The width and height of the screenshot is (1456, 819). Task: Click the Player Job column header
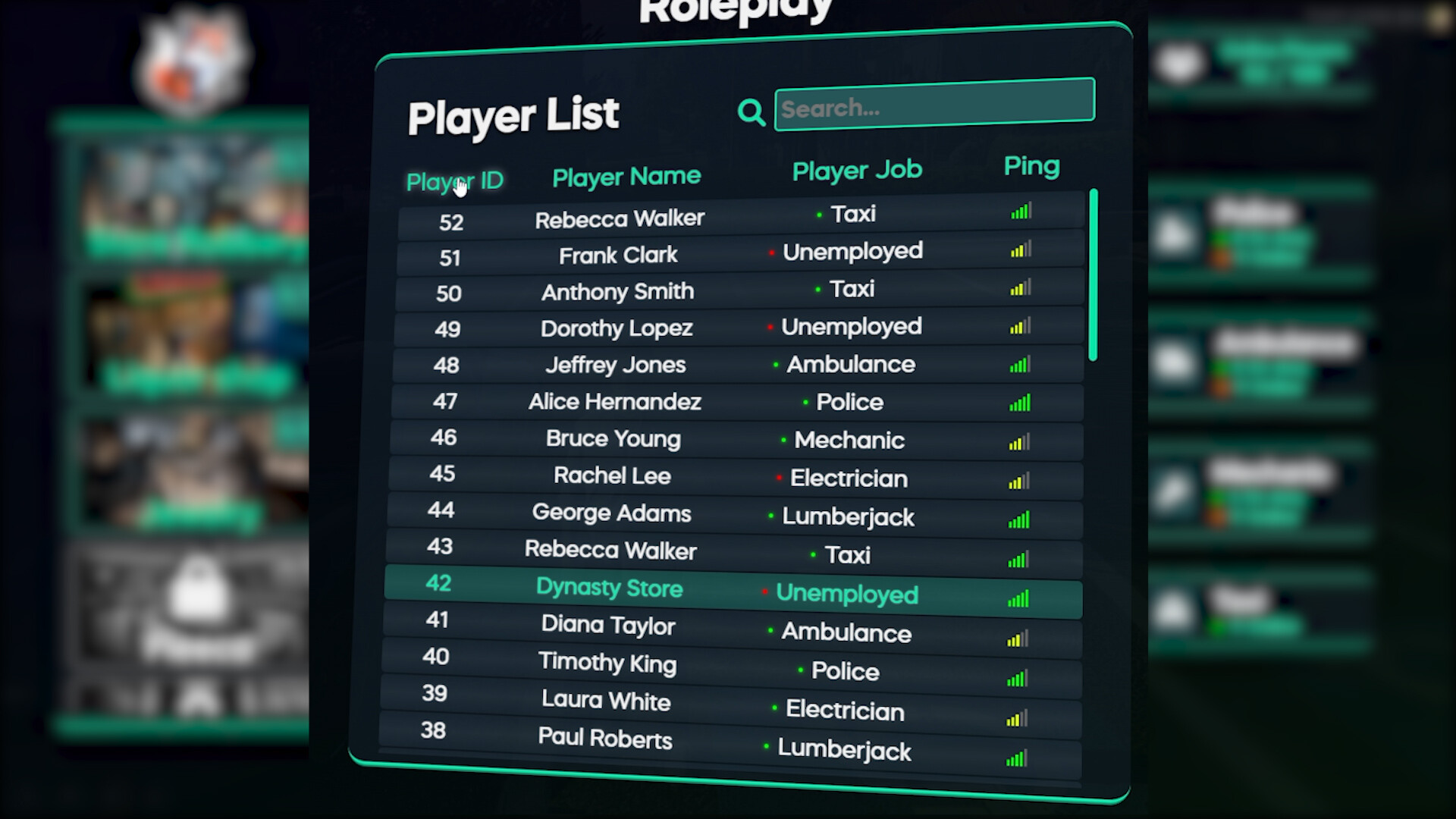(857, 170)
